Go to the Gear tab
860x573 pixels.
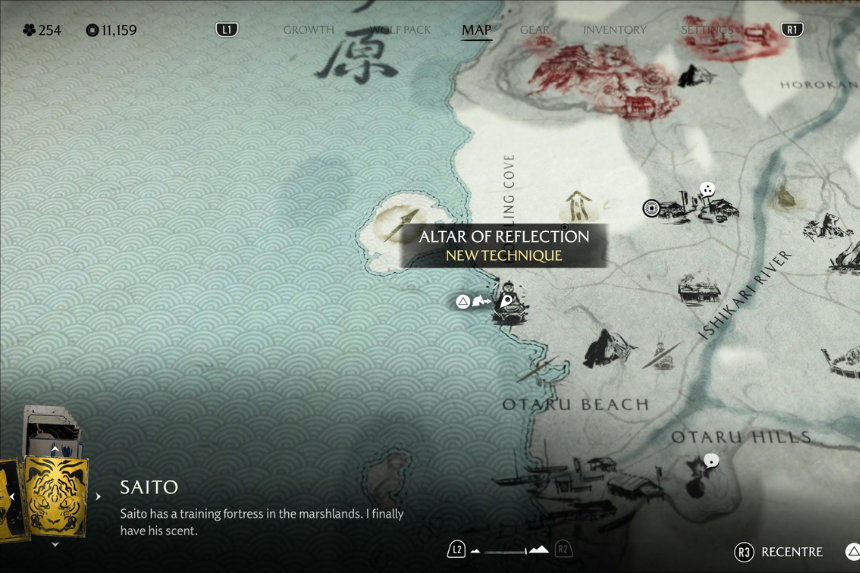tap(535, 30)
